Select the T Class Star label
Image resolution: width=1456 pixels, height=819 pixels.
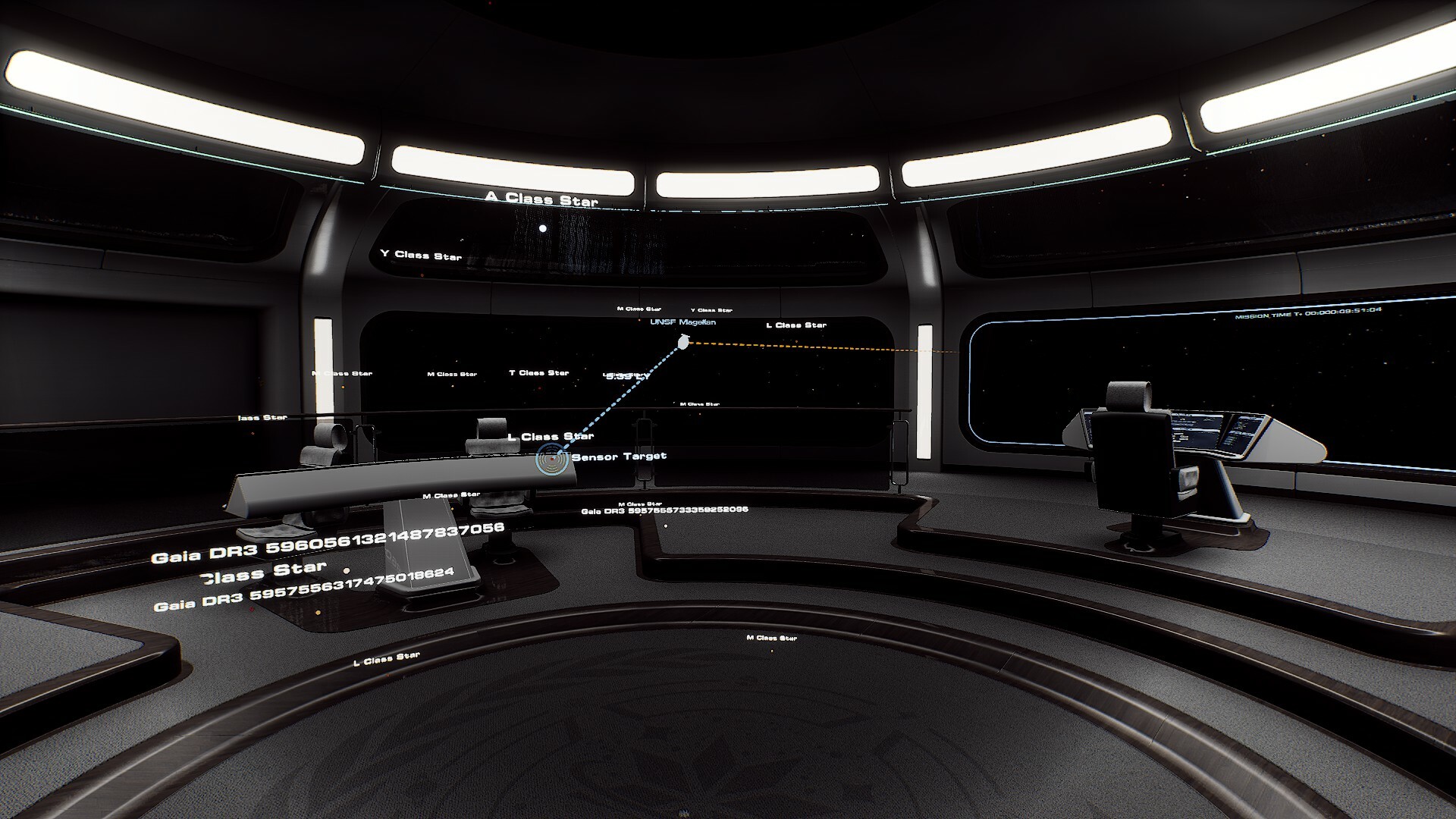pos(539,372)
